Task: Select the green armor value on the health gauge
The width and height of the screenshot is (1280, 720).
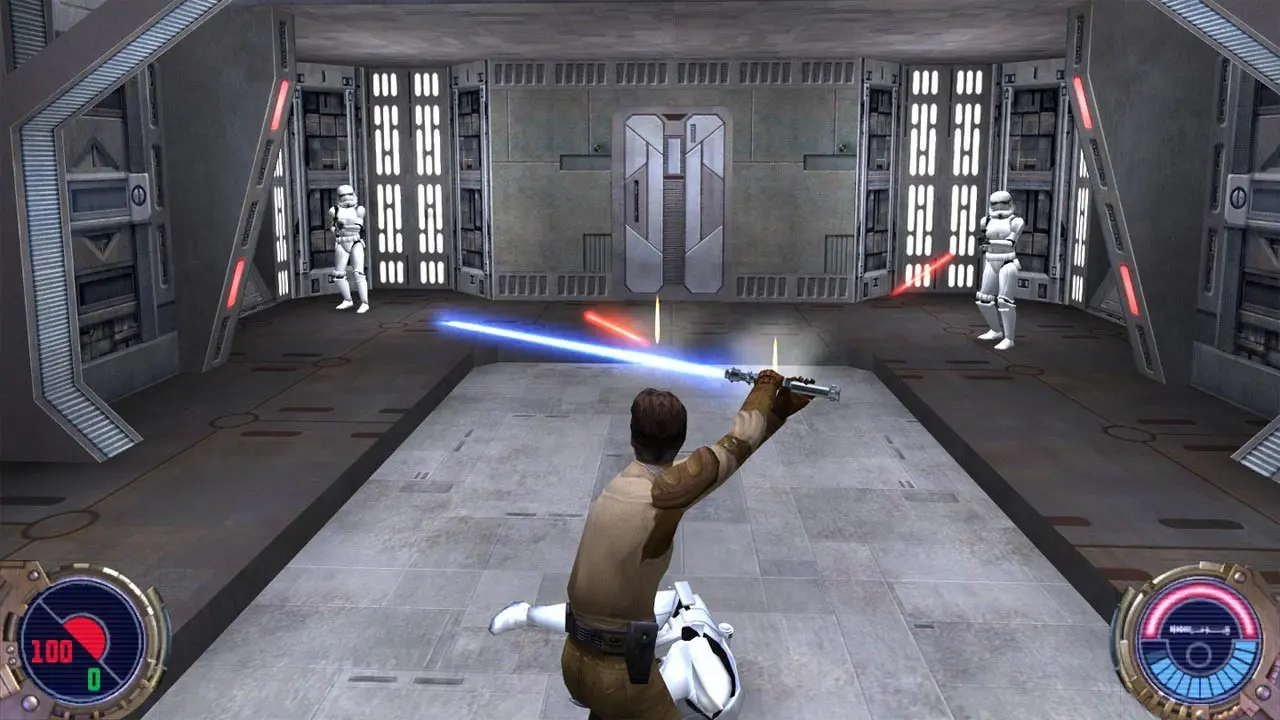Action: click(93, 677)
